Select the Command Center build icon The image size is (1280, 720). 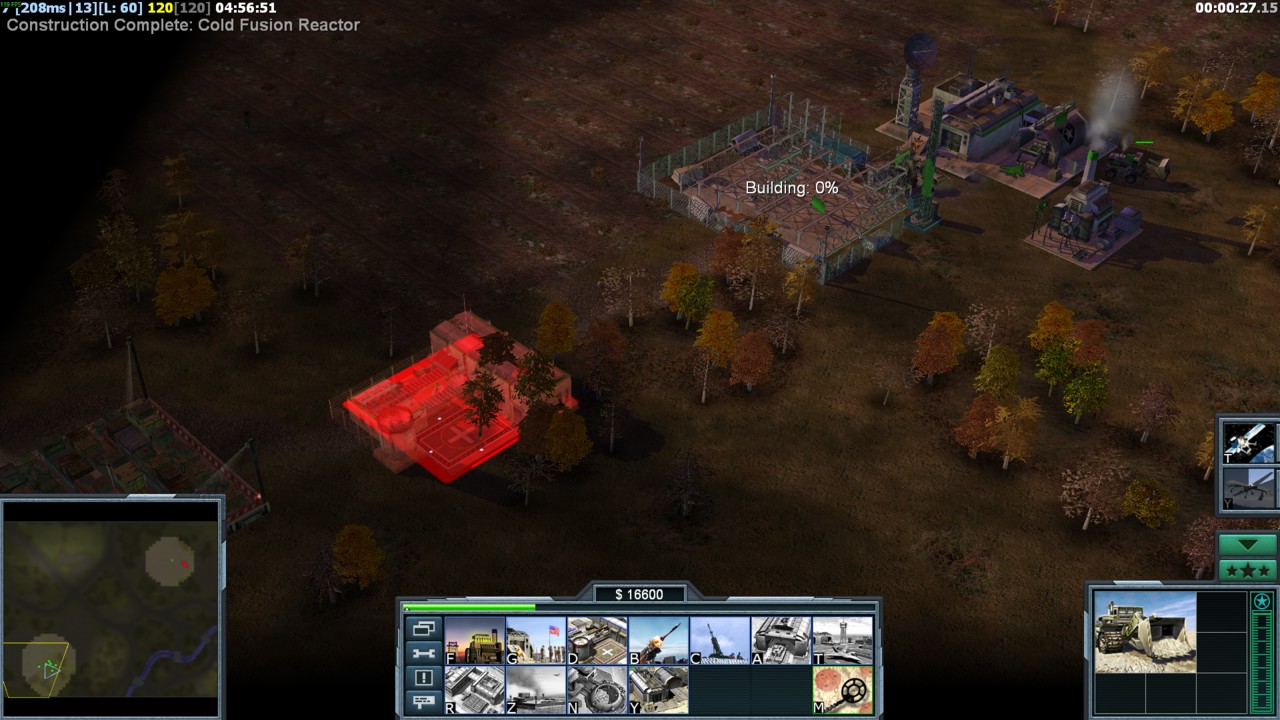[x=658, y=690]
